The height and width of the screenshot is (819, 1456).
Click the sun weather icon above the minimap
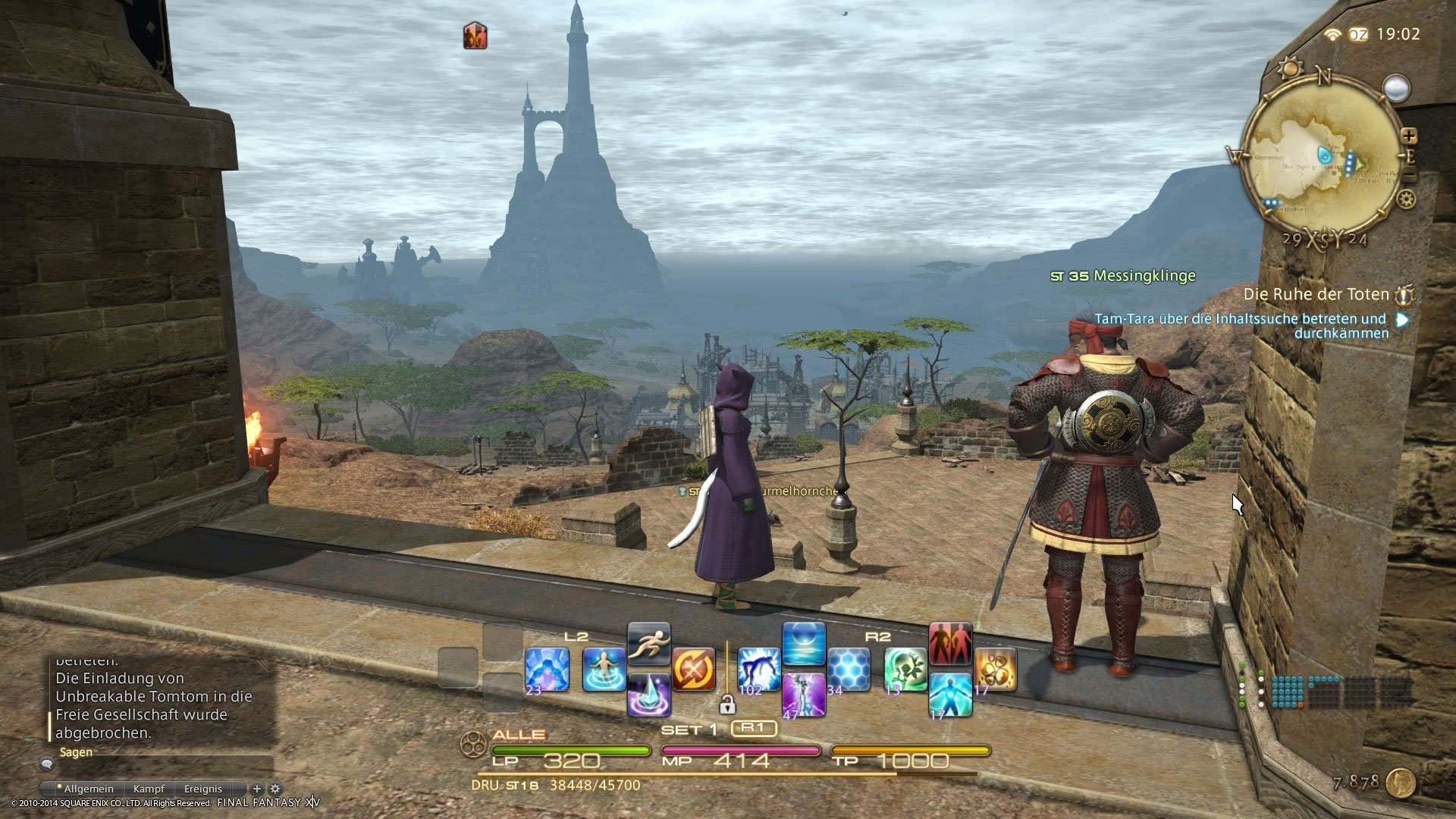(1291, 66)
